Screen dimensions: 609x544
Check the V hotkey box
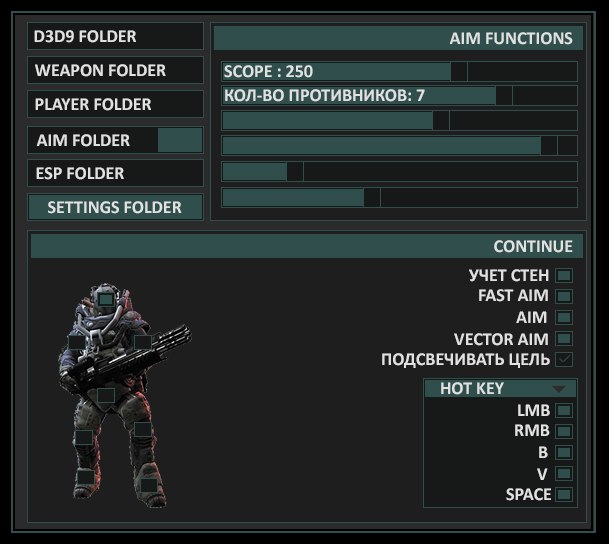coord(564,473)
